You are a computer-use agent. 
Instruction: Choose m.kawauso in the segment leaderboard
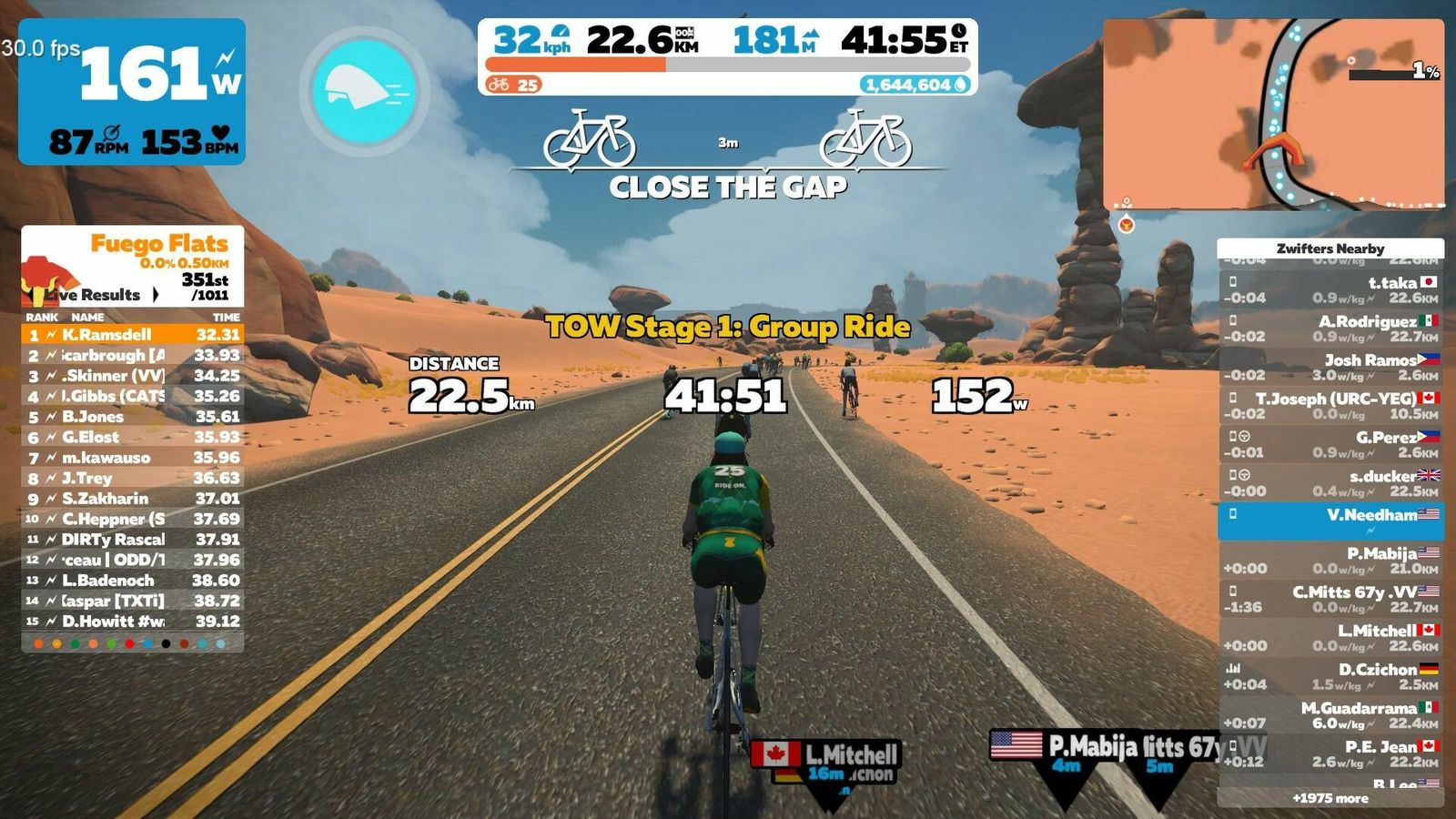pyautogui.click(x=133, y=458)
